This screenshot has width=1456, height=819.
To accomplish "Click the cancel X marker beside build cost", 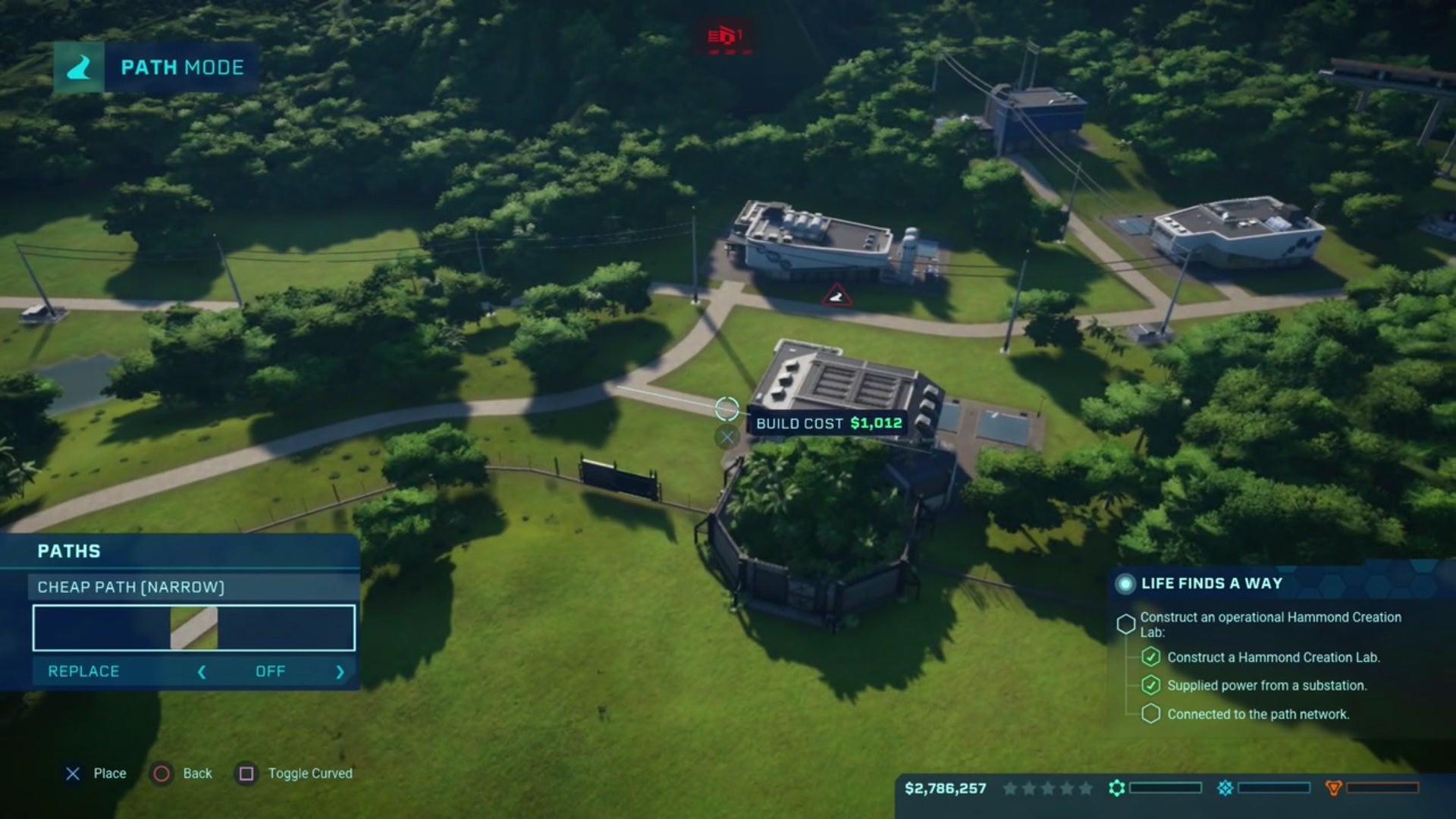I will pos(727,437).
